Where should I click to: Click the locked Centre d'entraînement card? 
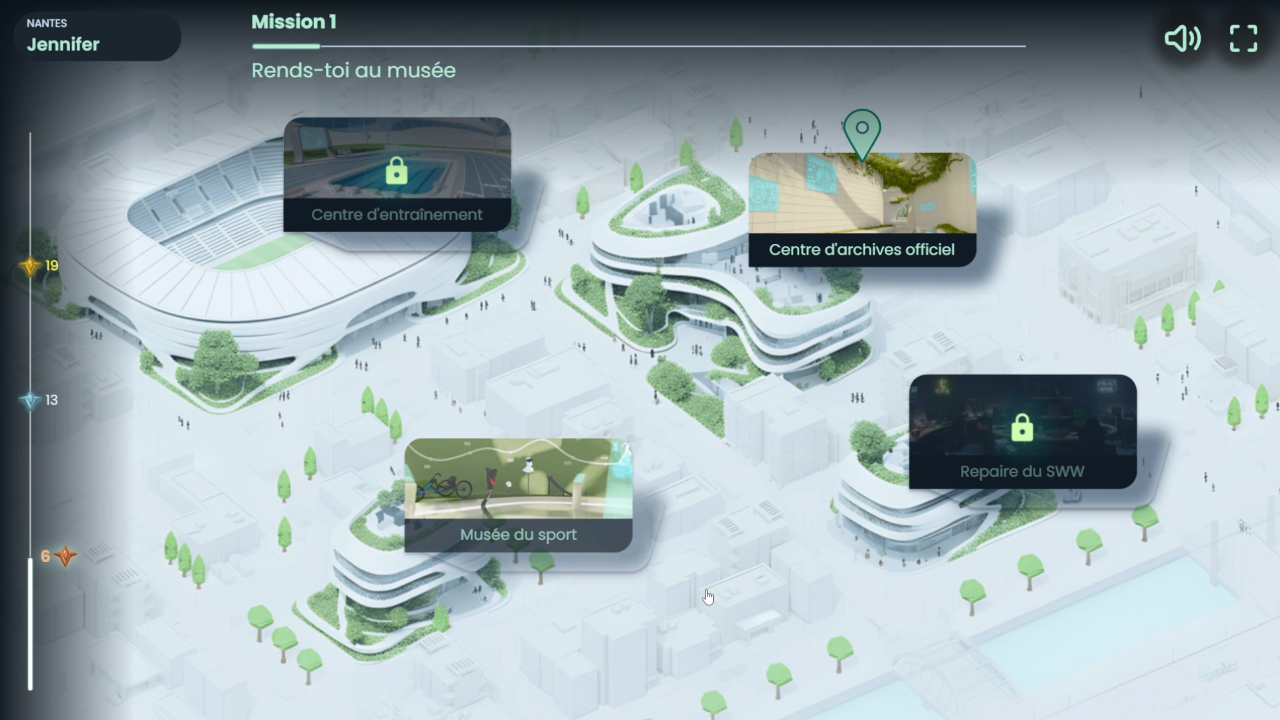[x=397, y=175]
